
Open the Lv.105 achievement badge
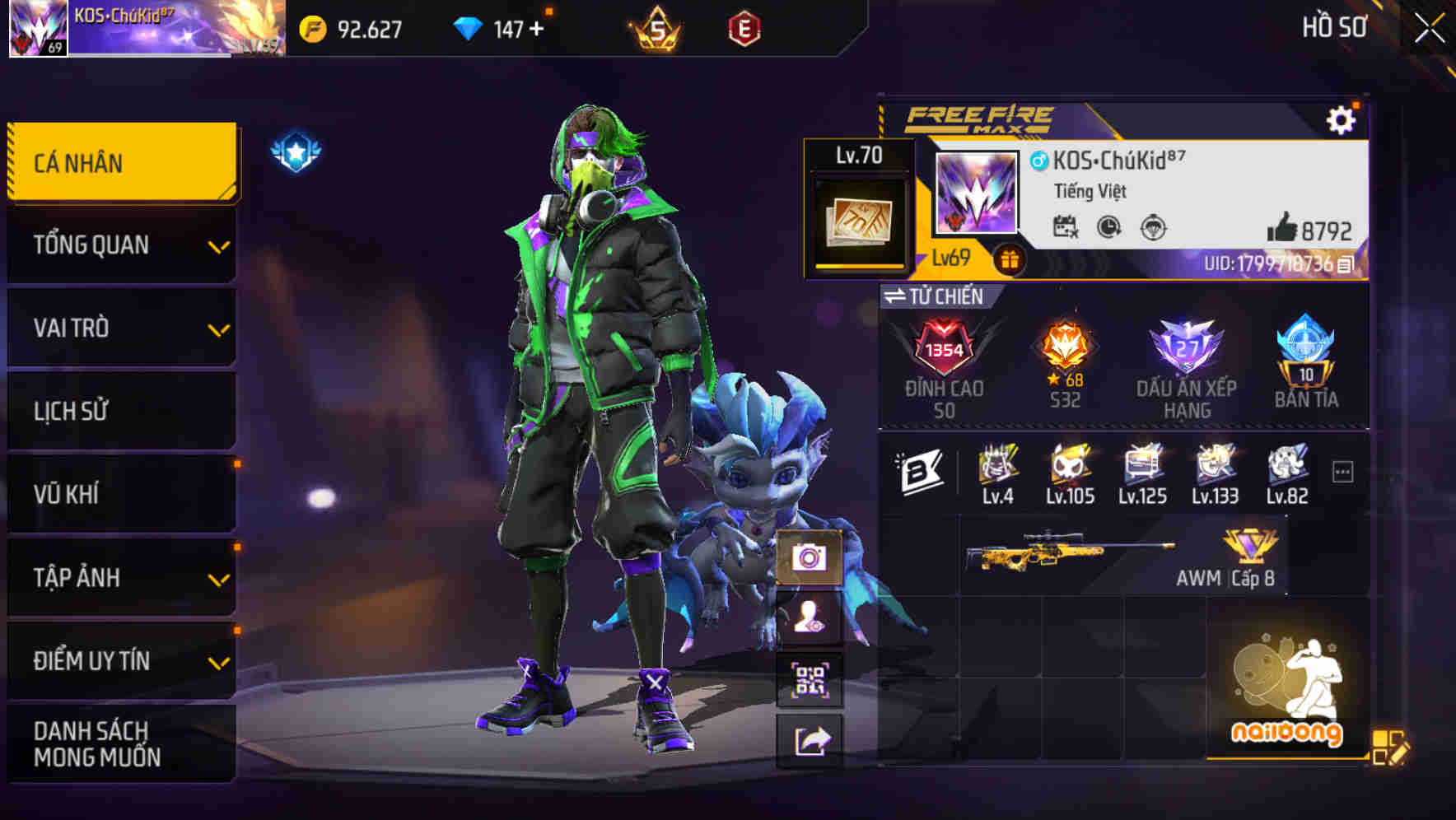pos(1069,467)
